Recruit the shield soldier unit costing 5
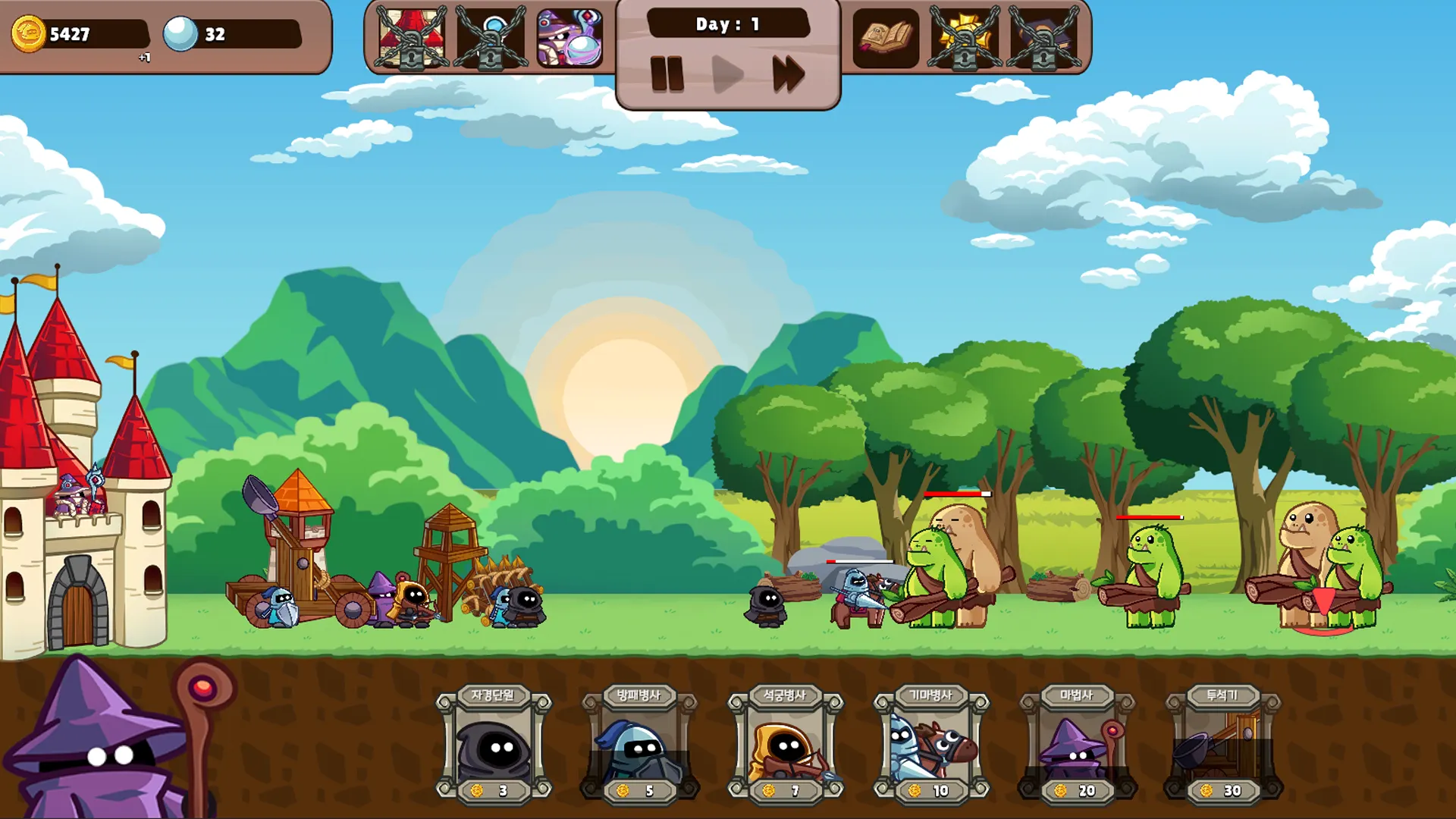 point(639,745)
